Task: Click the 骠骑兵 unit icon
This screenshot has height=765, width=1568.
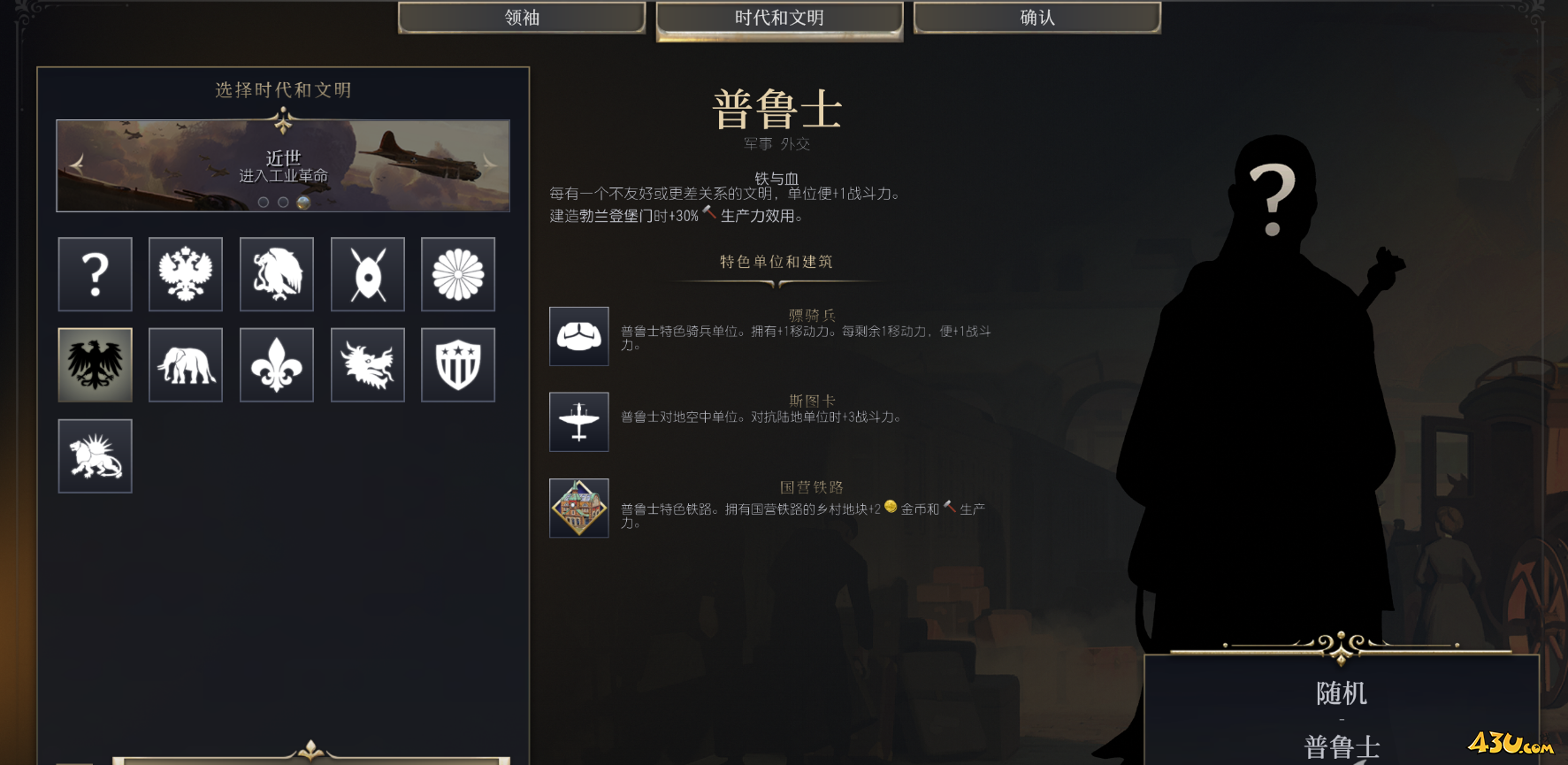Action: click(x=579, y=336)
